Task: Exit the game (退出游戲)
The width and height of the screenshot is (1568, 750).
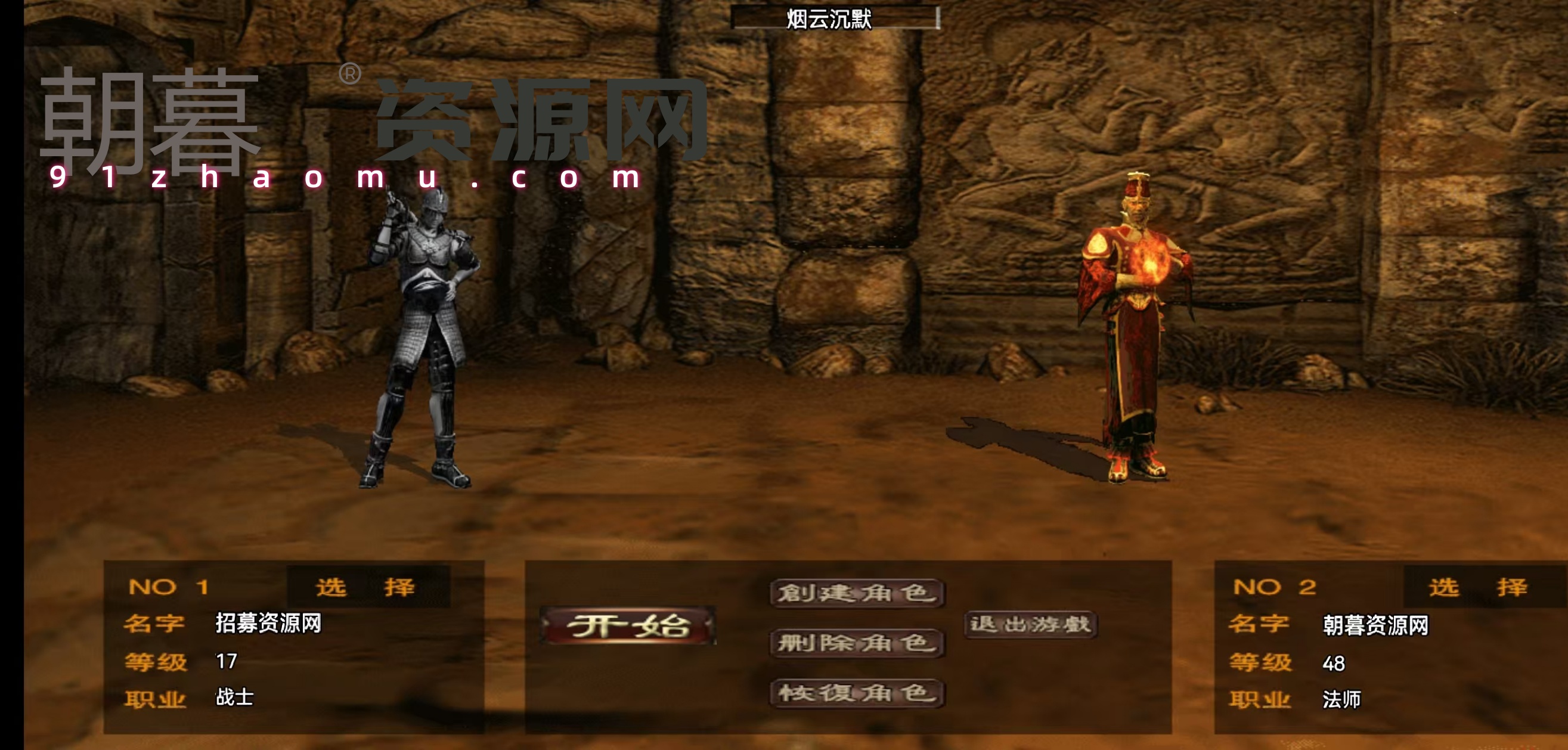Action: (1030, 625)
